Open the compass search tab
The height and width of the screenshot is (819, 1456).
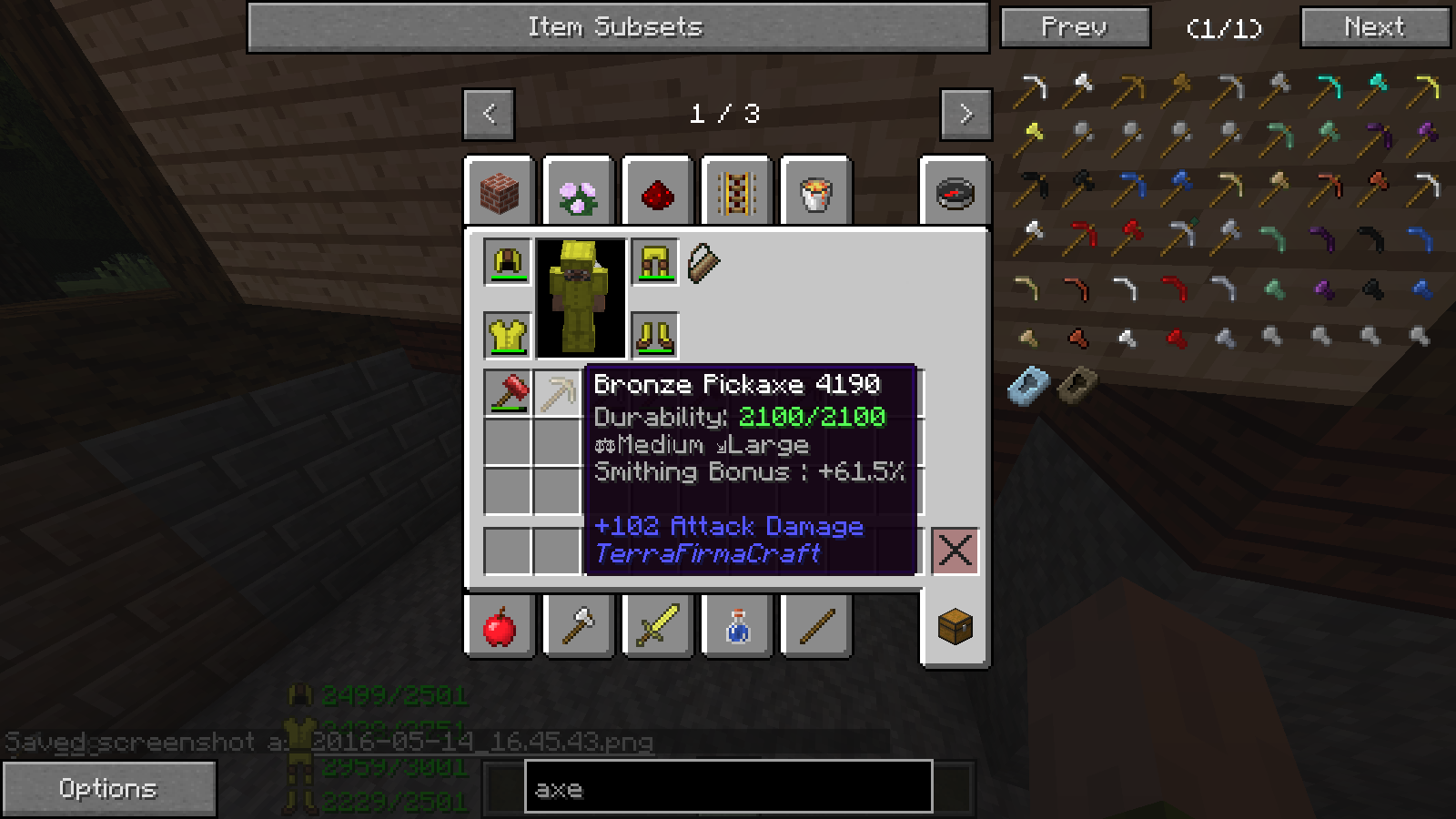pyautogui.click(x=955, y=193)
